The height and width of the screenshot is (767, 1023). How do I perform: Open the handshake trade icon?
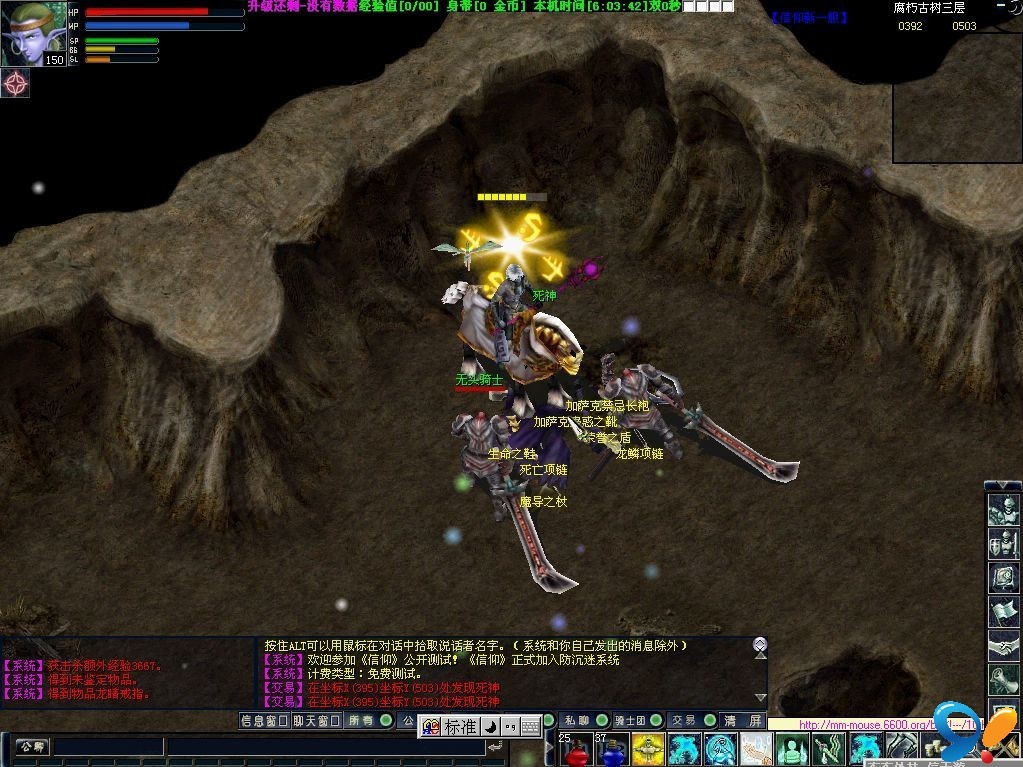1003,646
